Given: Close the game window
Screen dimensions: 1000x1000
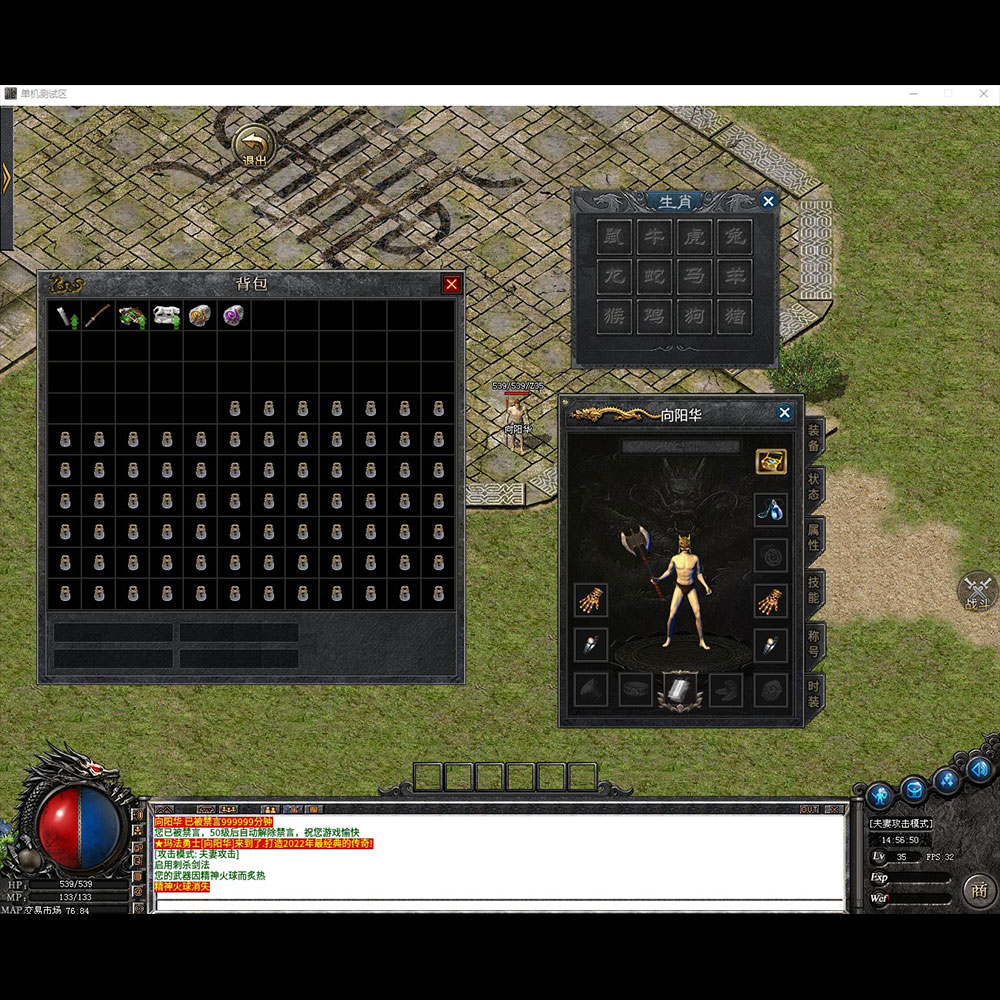Looking at the screenshot, I should (x=981, y=93).
